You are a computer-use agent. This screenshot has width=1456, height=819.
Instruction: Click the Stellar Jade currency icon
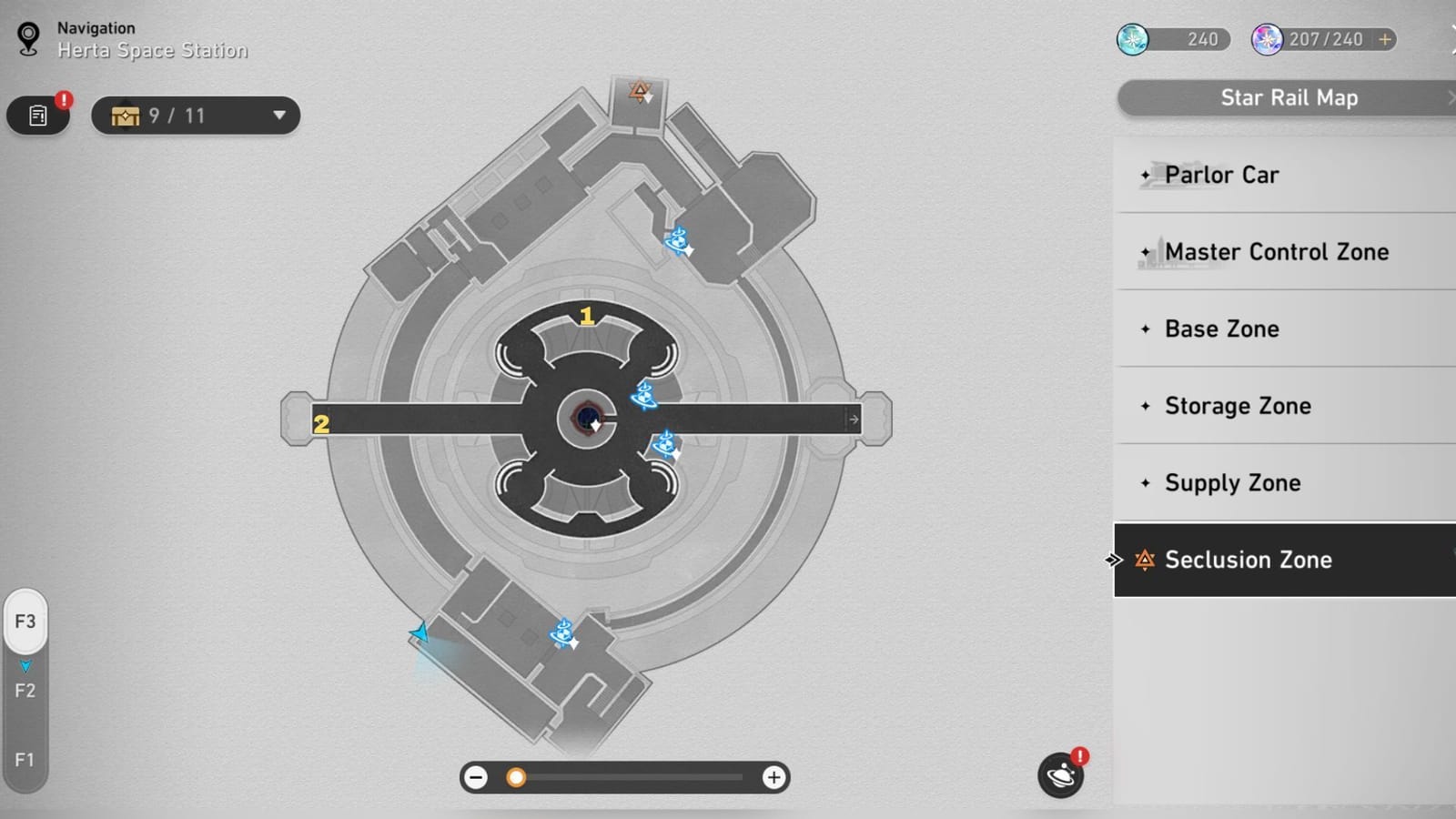[x=1132, y=39]
